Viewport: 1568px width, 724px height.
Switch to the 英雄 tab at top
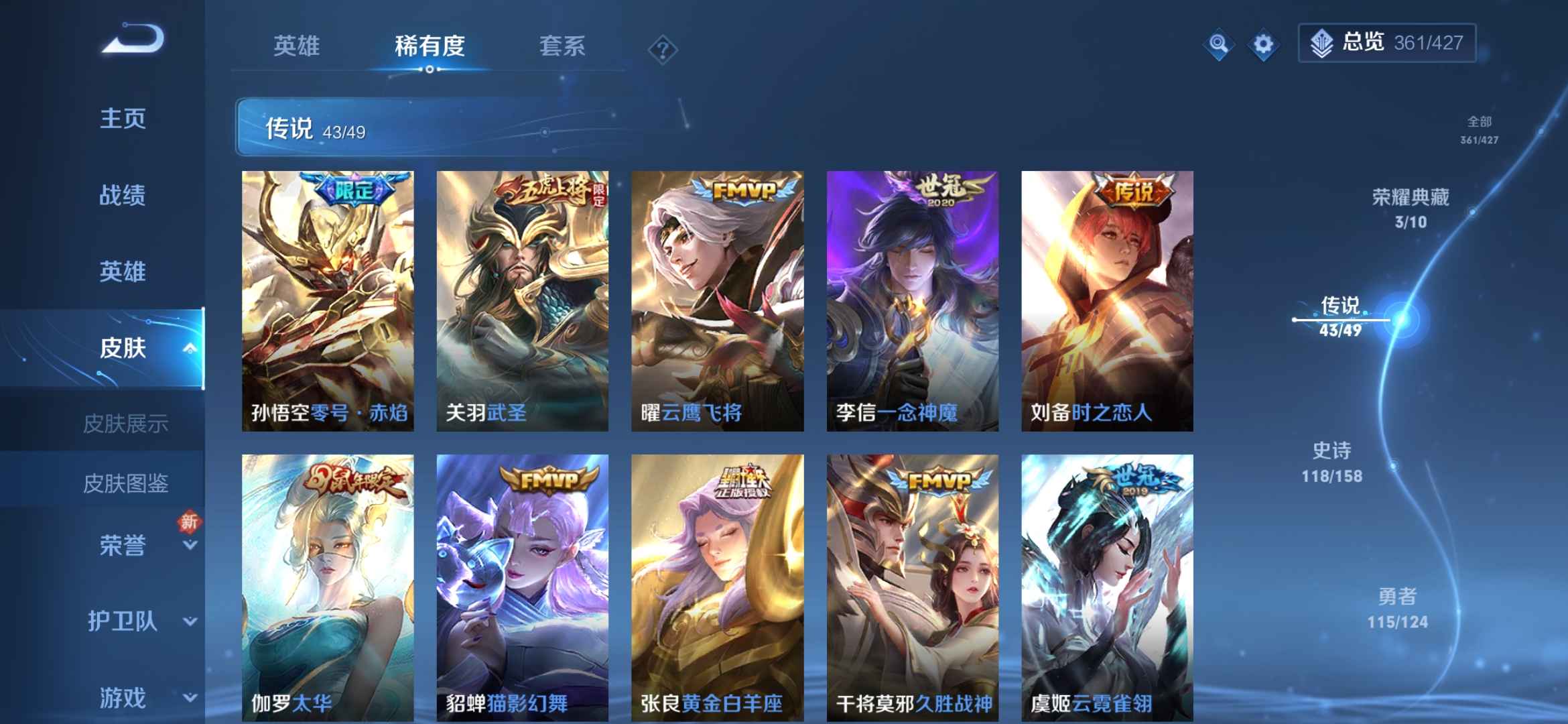(298, 47)
